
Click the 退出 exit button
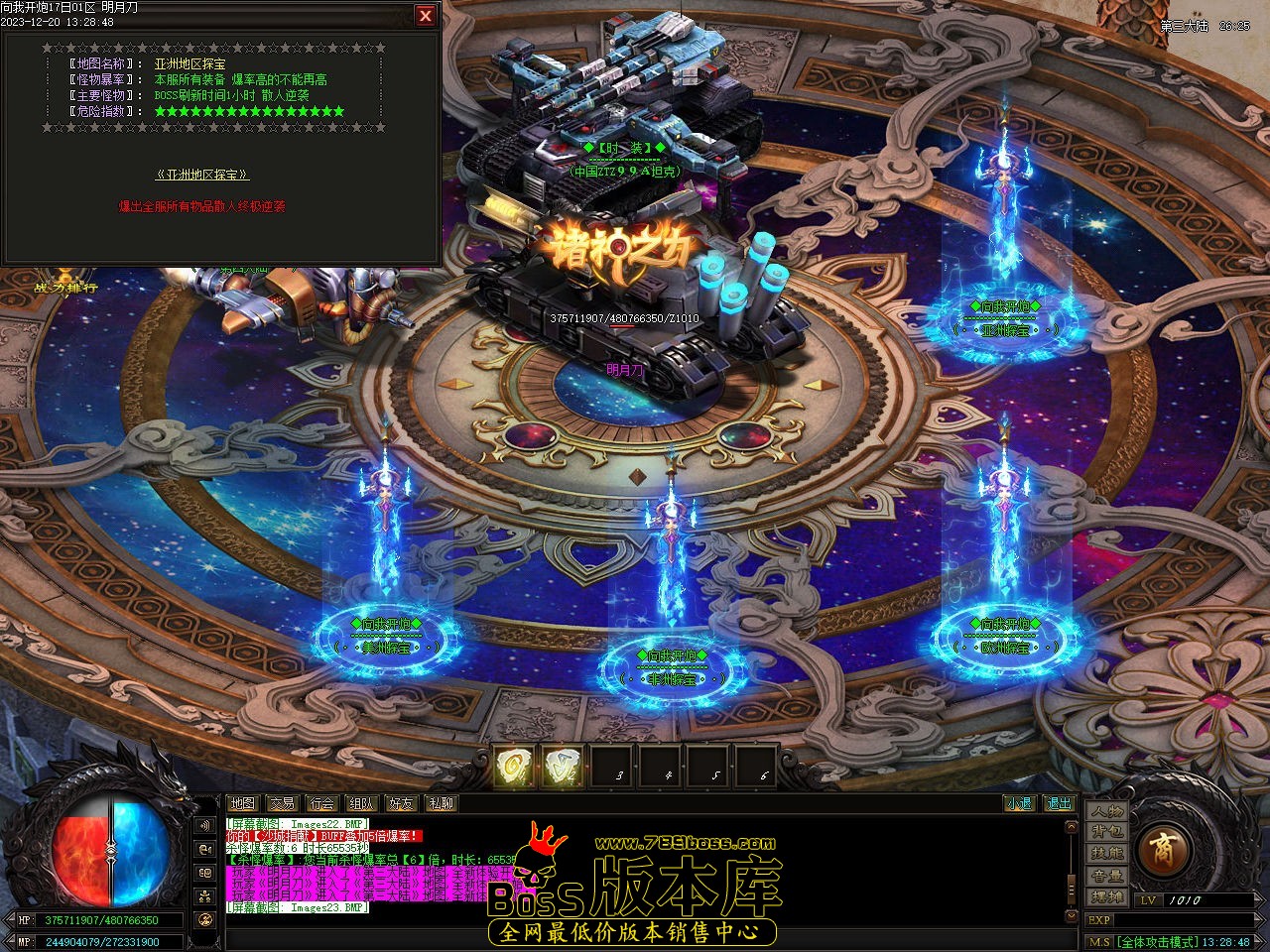[x=1060, y=803]
